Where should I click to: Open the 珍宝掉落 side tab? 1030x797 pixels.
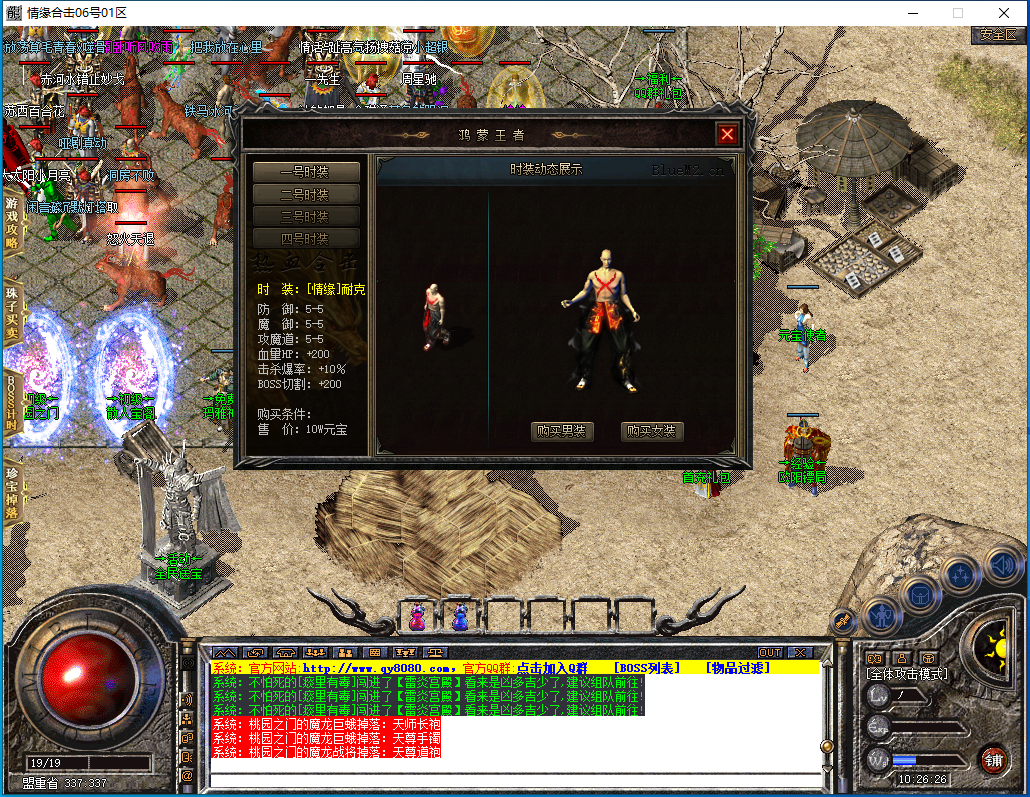12,493
